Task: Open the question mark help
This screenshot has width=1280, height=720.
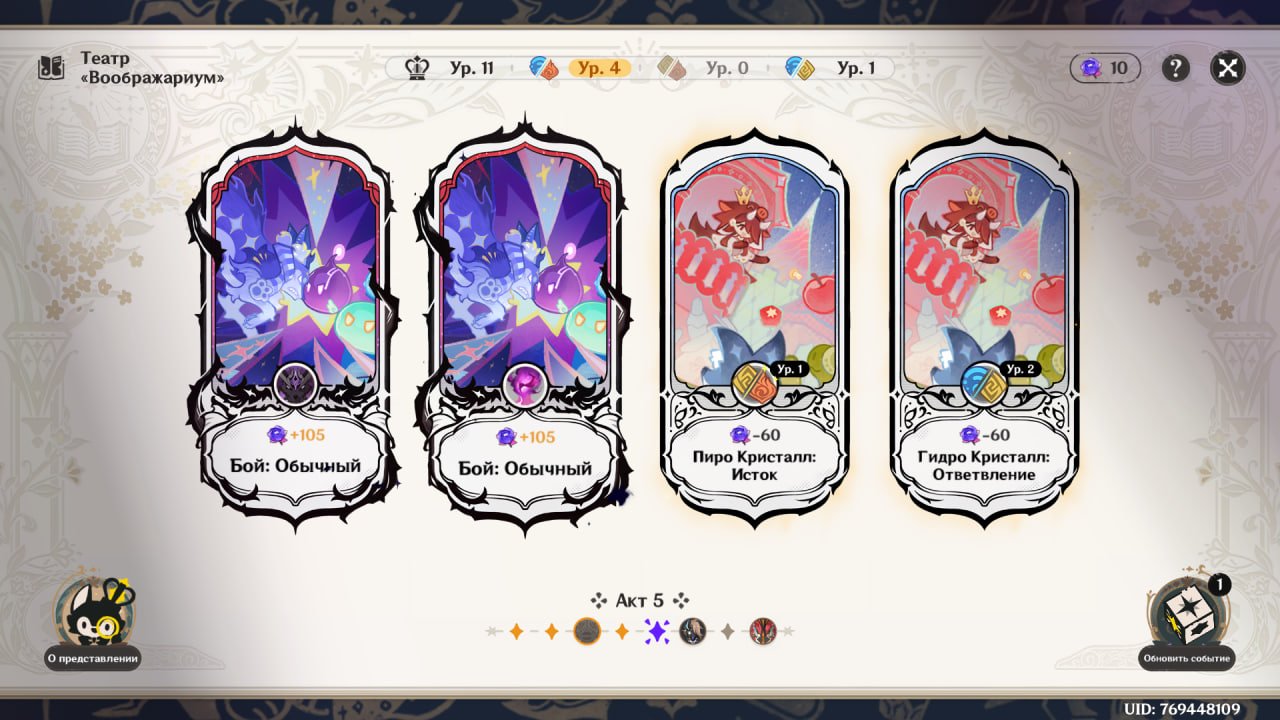Action: tap(1175, 68)
